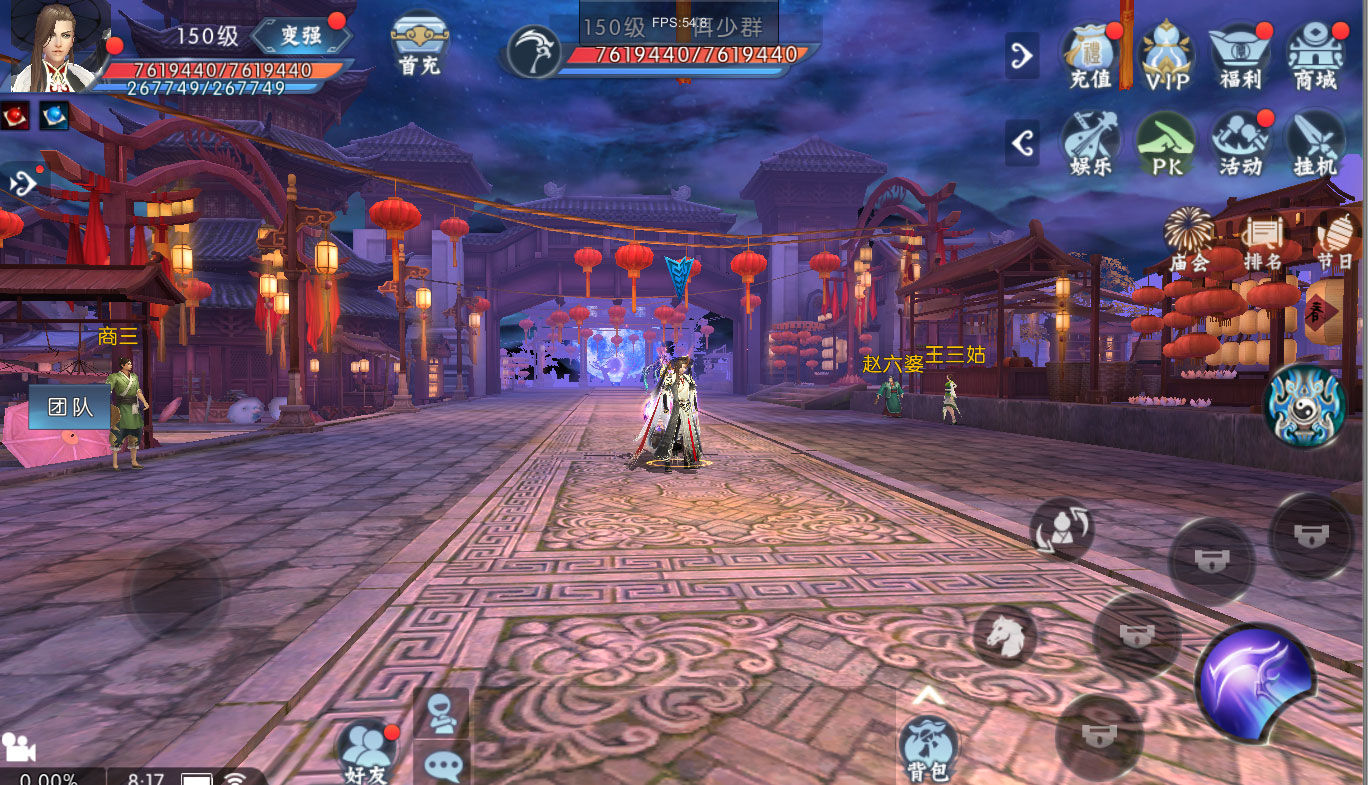Open the 团队 team panel
Image resolution: width=1368 pixels, height=785 pixels.
69,407
